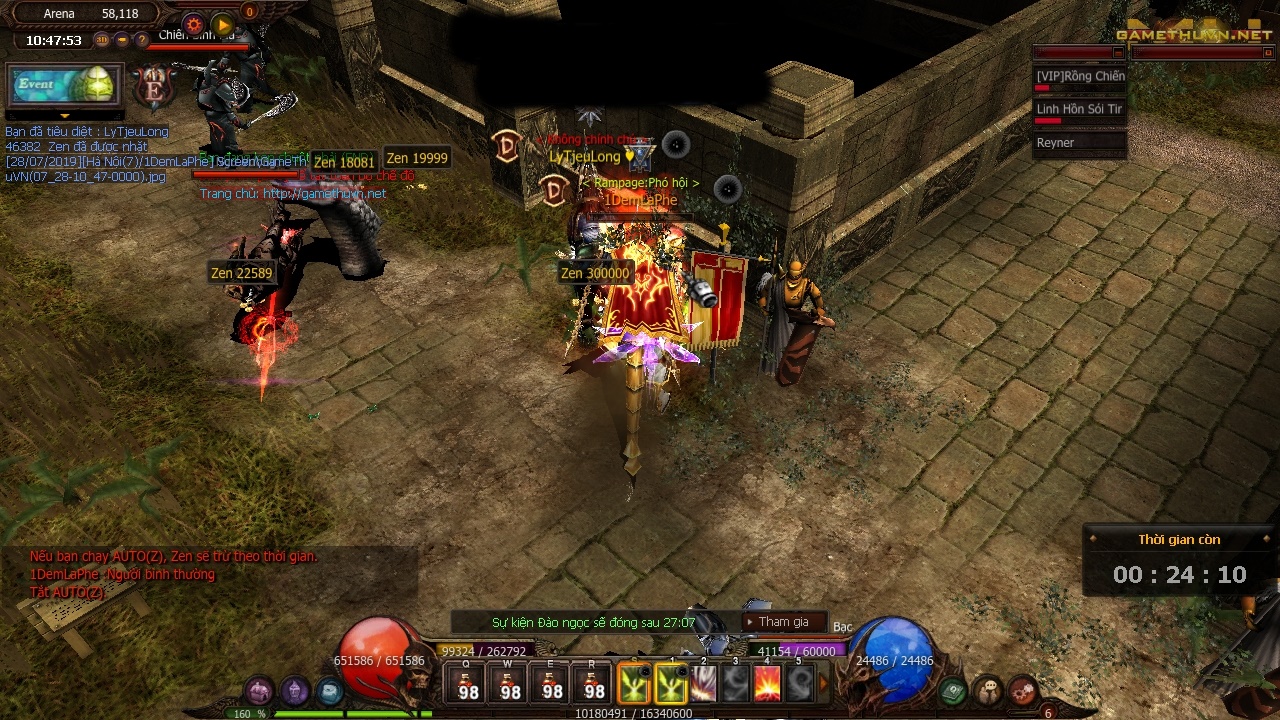1280x720 pixels.
Task: Open the settings gear at the top
Action: pyautogui.click(x=194, y=25)
